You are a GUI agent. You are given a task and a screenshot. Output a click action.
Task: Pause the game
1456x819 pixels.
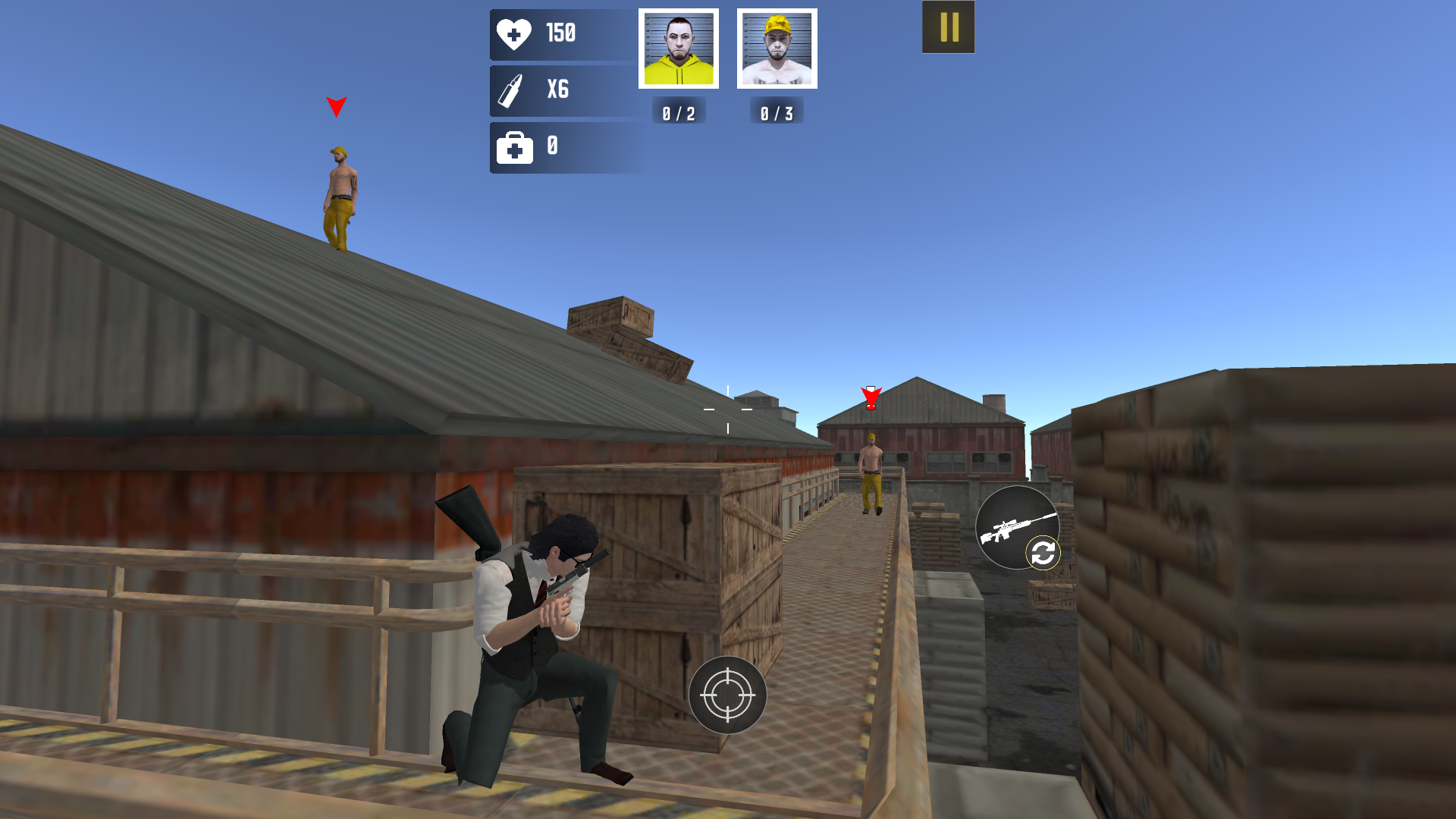947,27
